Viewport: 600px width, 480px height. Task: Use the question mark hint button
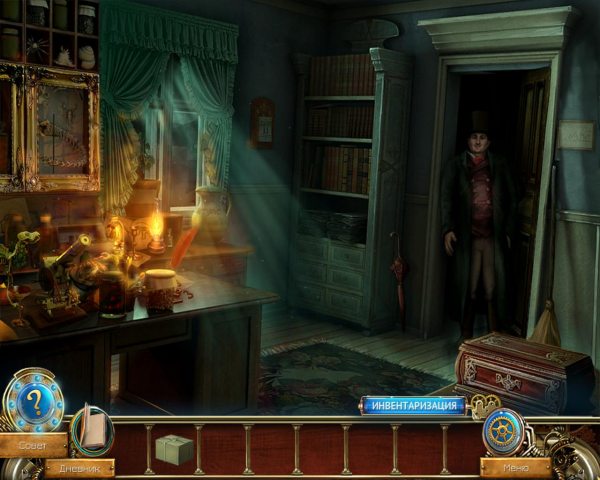point(33,400)
